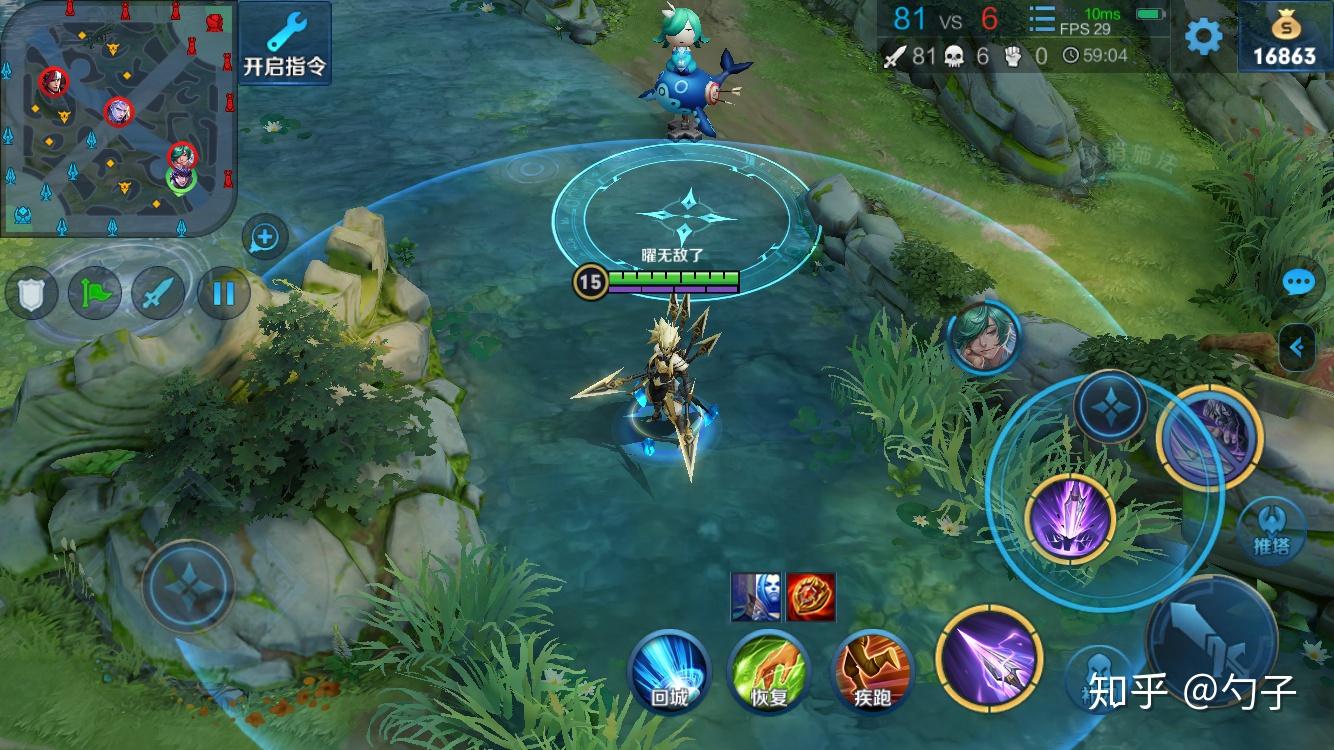Choose the blue sword signal button

[159, 294]
